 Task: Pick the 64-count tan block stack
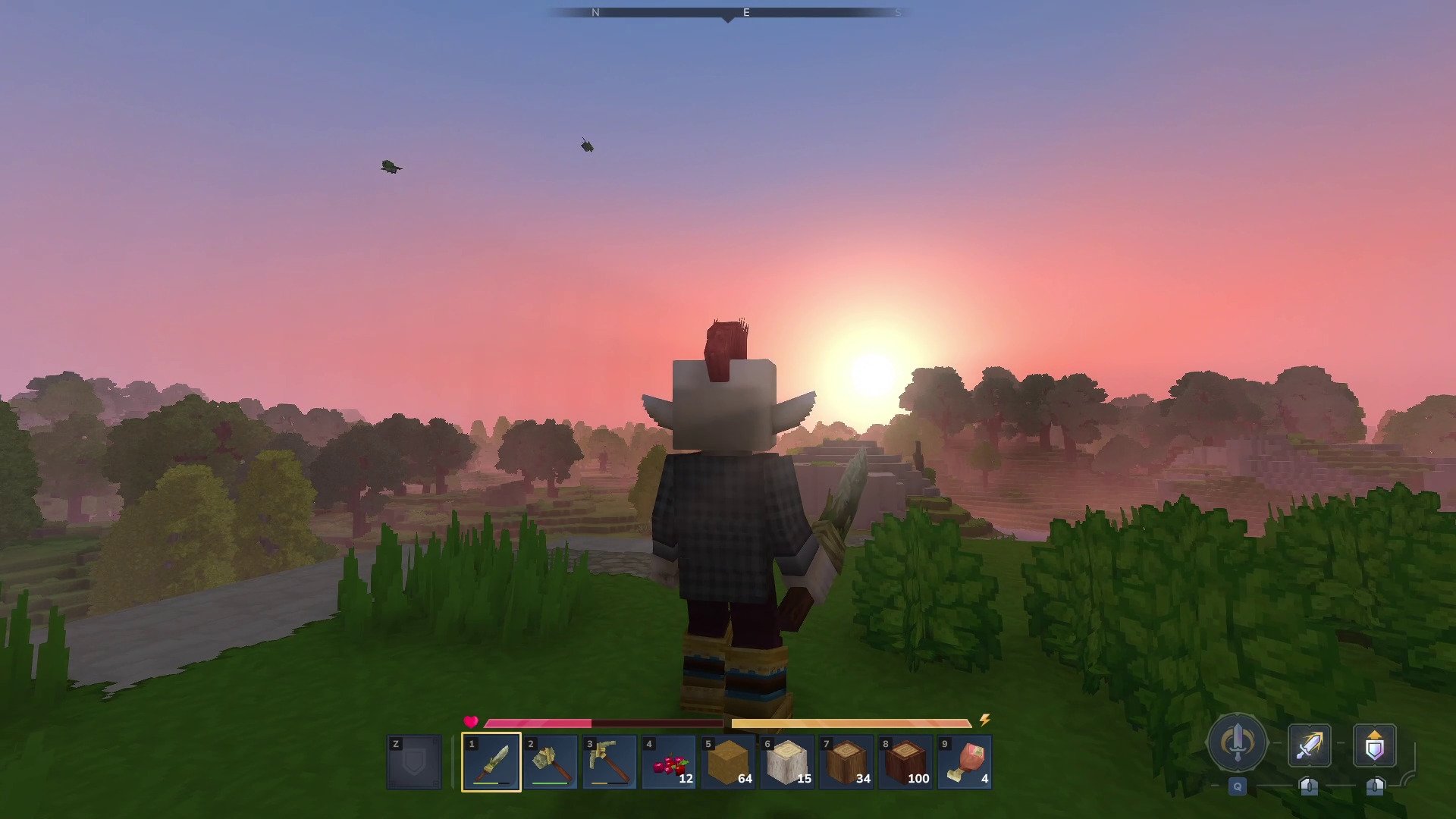[x=728, y=762]
